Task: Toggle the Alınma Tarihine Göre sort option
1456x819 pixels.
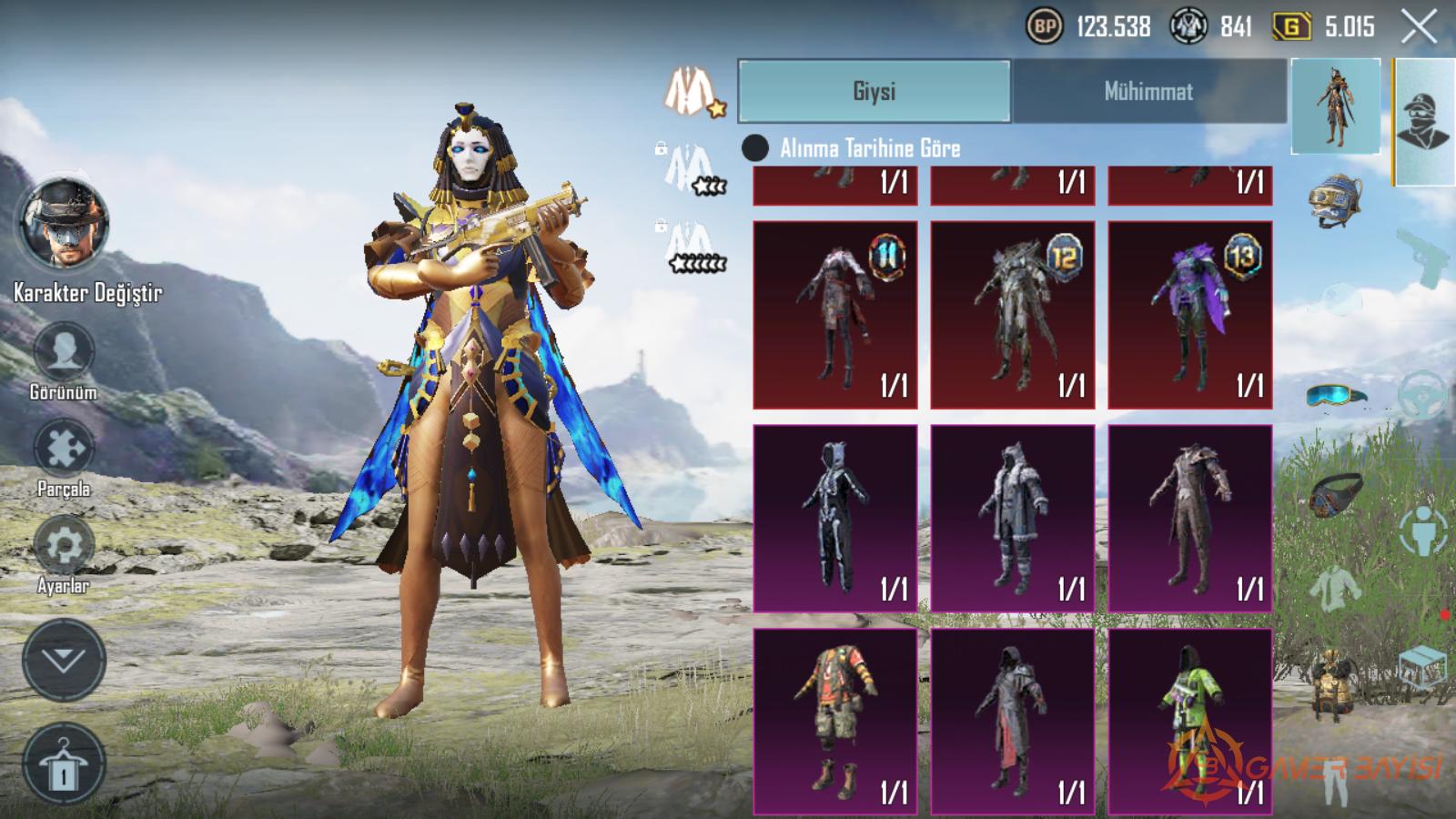Action: [755, 147]
